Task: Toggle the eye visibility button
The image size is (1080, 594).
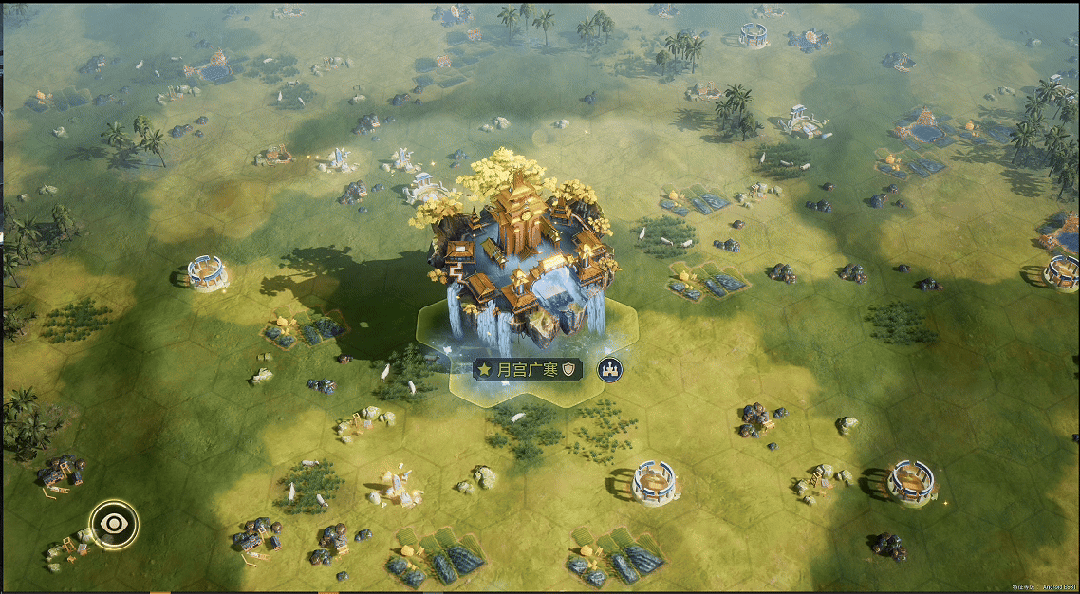Action: point(113,522)
